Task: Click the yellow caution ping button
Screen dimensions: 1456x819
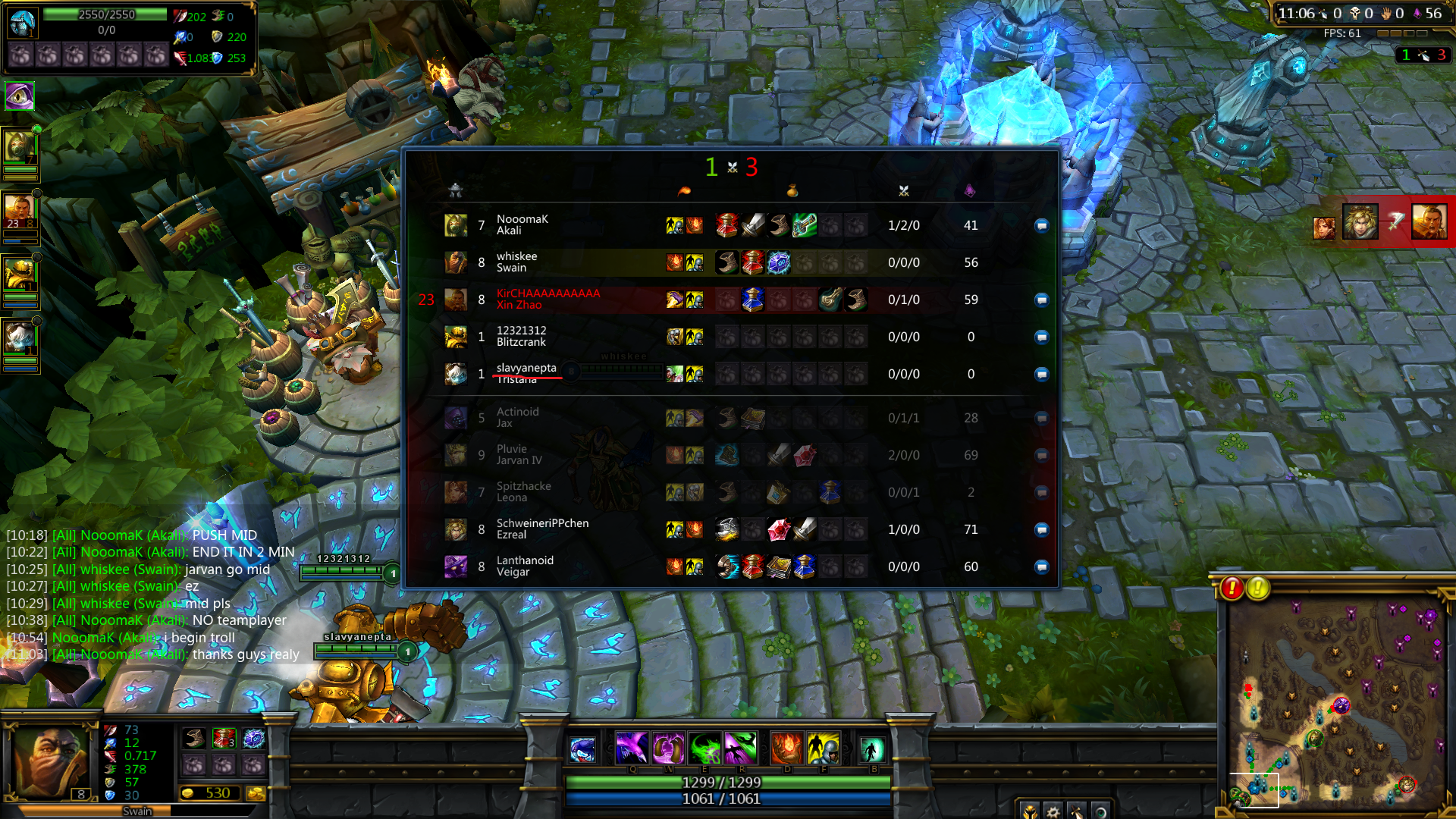Action: 1258,588
